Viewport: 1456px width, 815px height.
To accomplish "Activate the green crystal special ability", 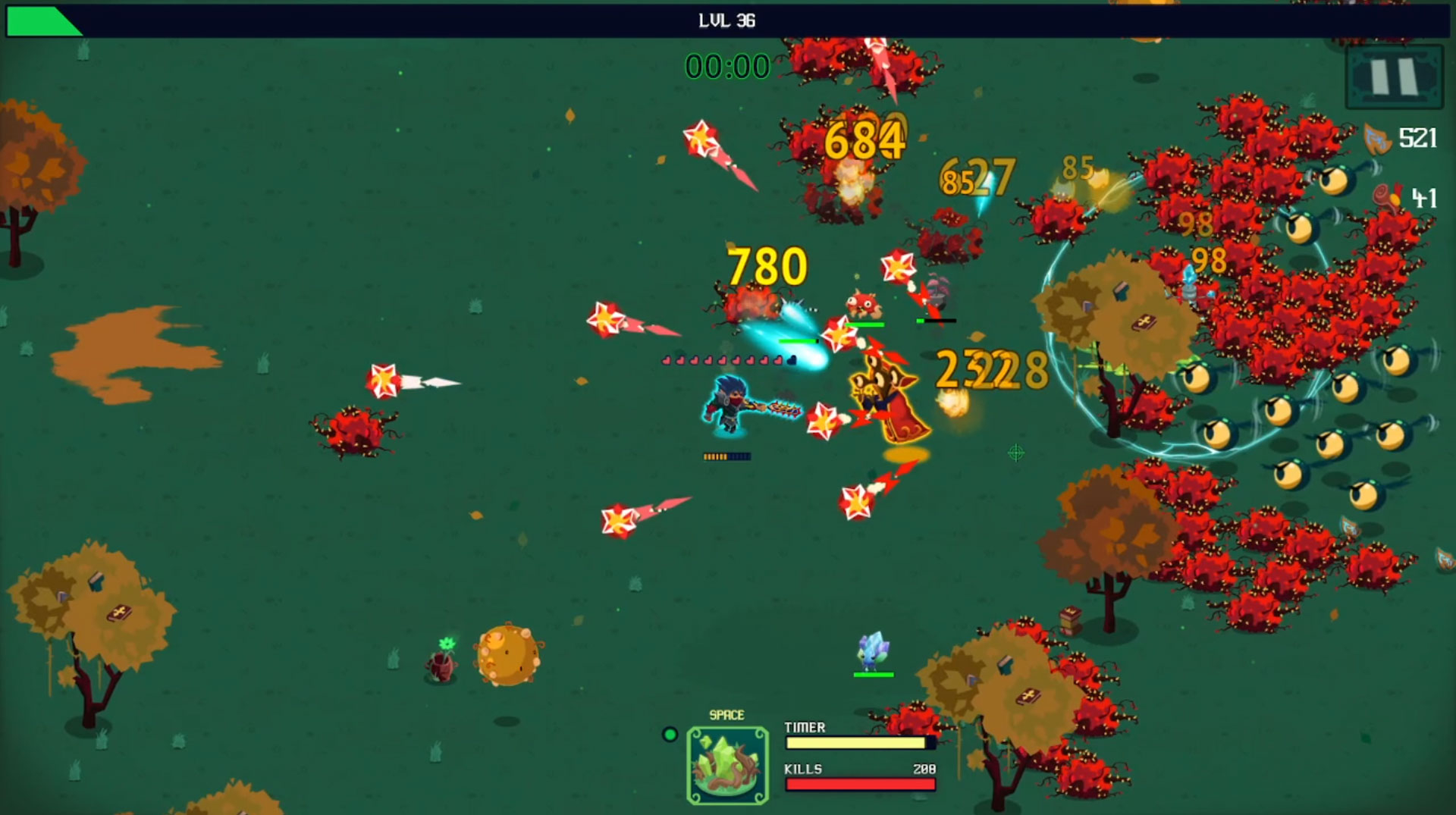I will point(727,764).
